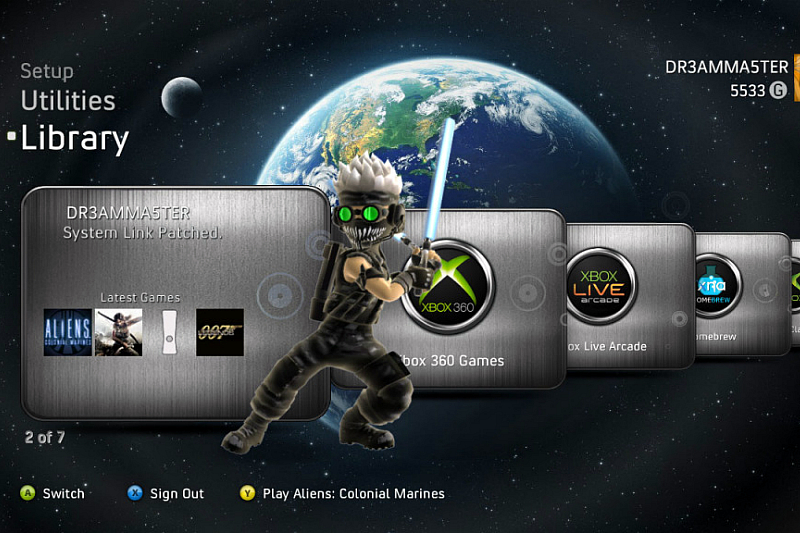Select the Library section
The image size is (800, 533).
75,139
